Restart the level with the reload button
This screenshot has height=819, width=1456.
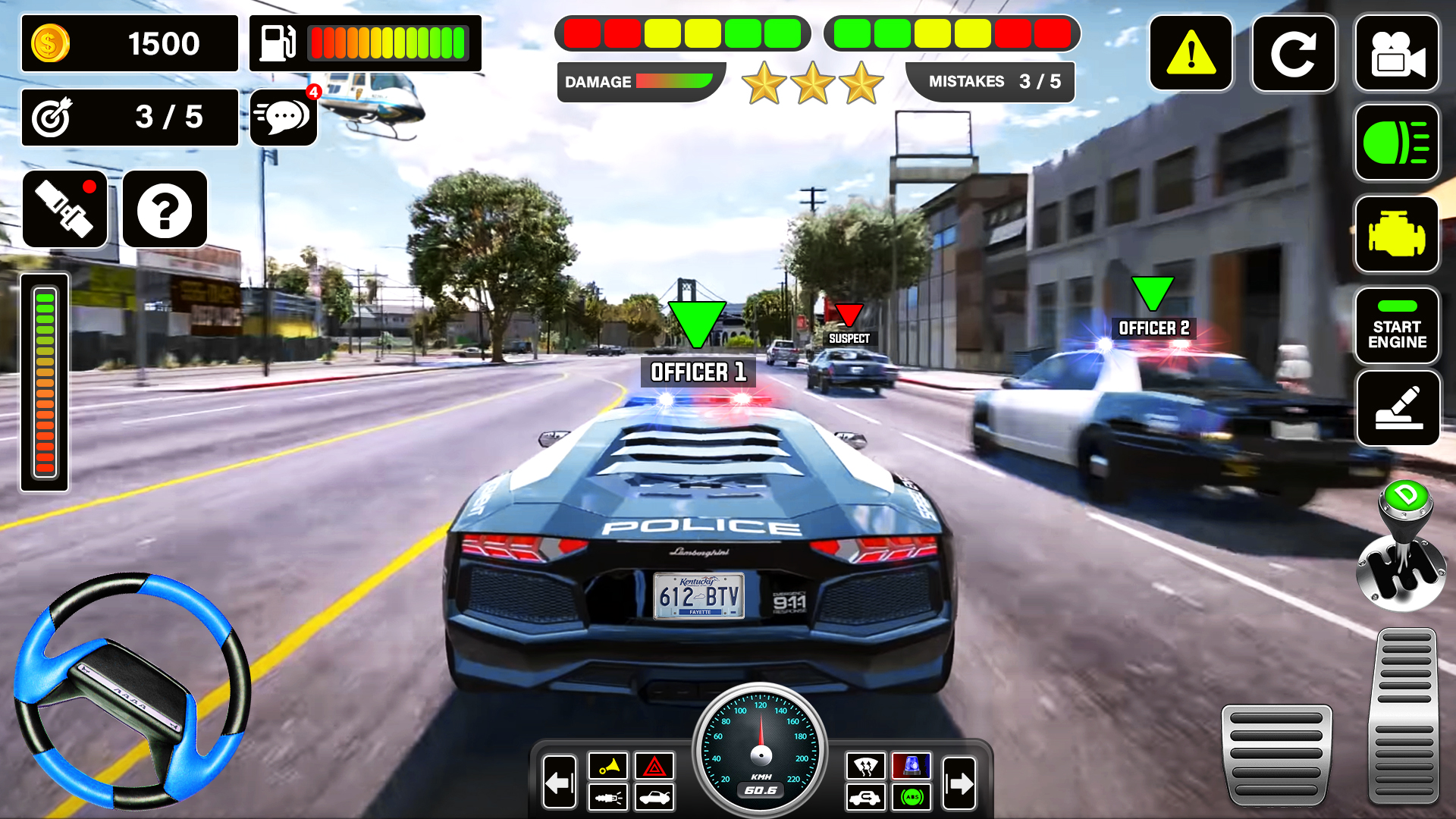click(x=1294, y=53)
